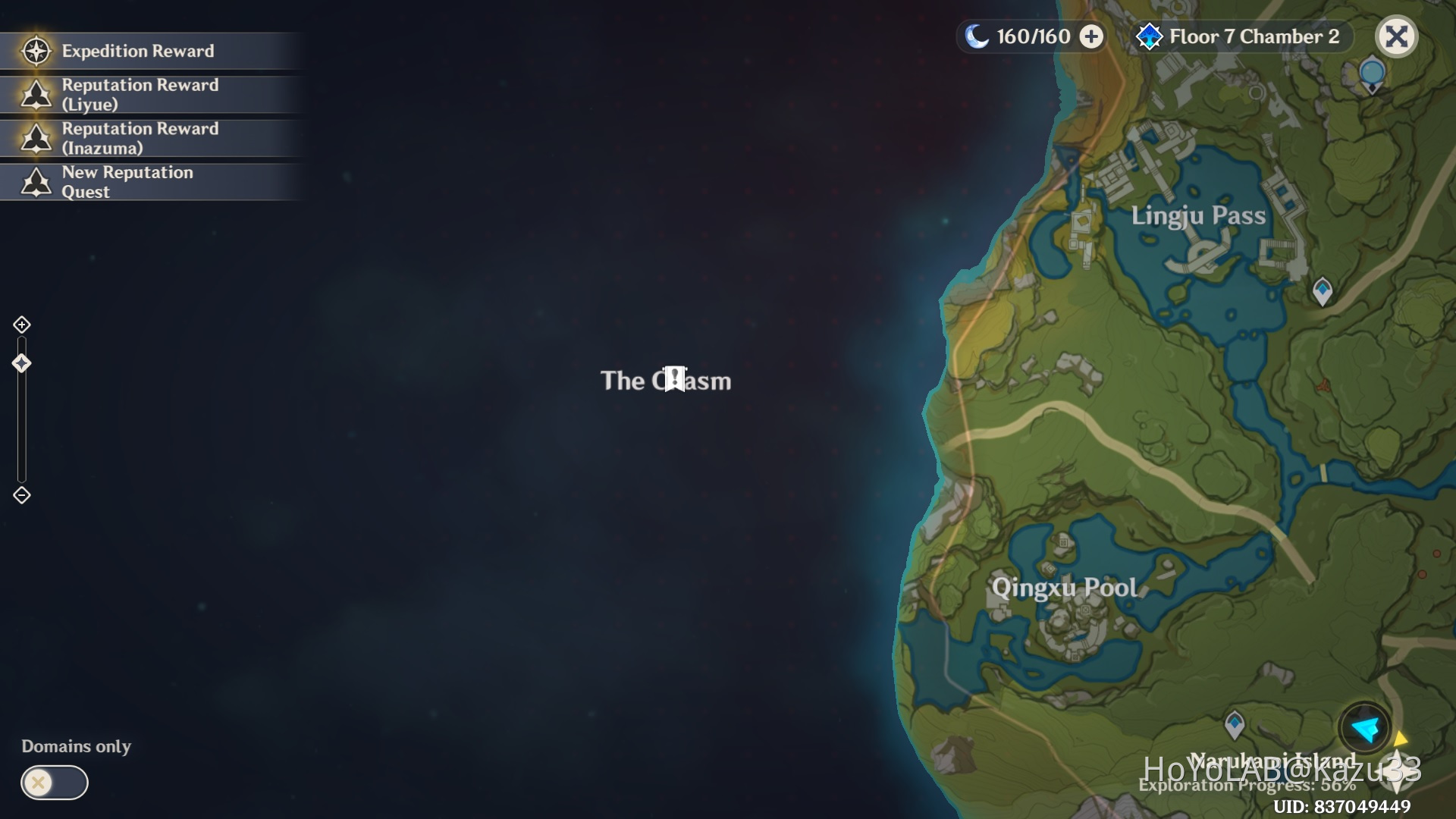The height and width of the screenshot is (819, 1456).
Task: Click the teleport waypoint below Qingxu Pool
Action: tap(1235, 726)
